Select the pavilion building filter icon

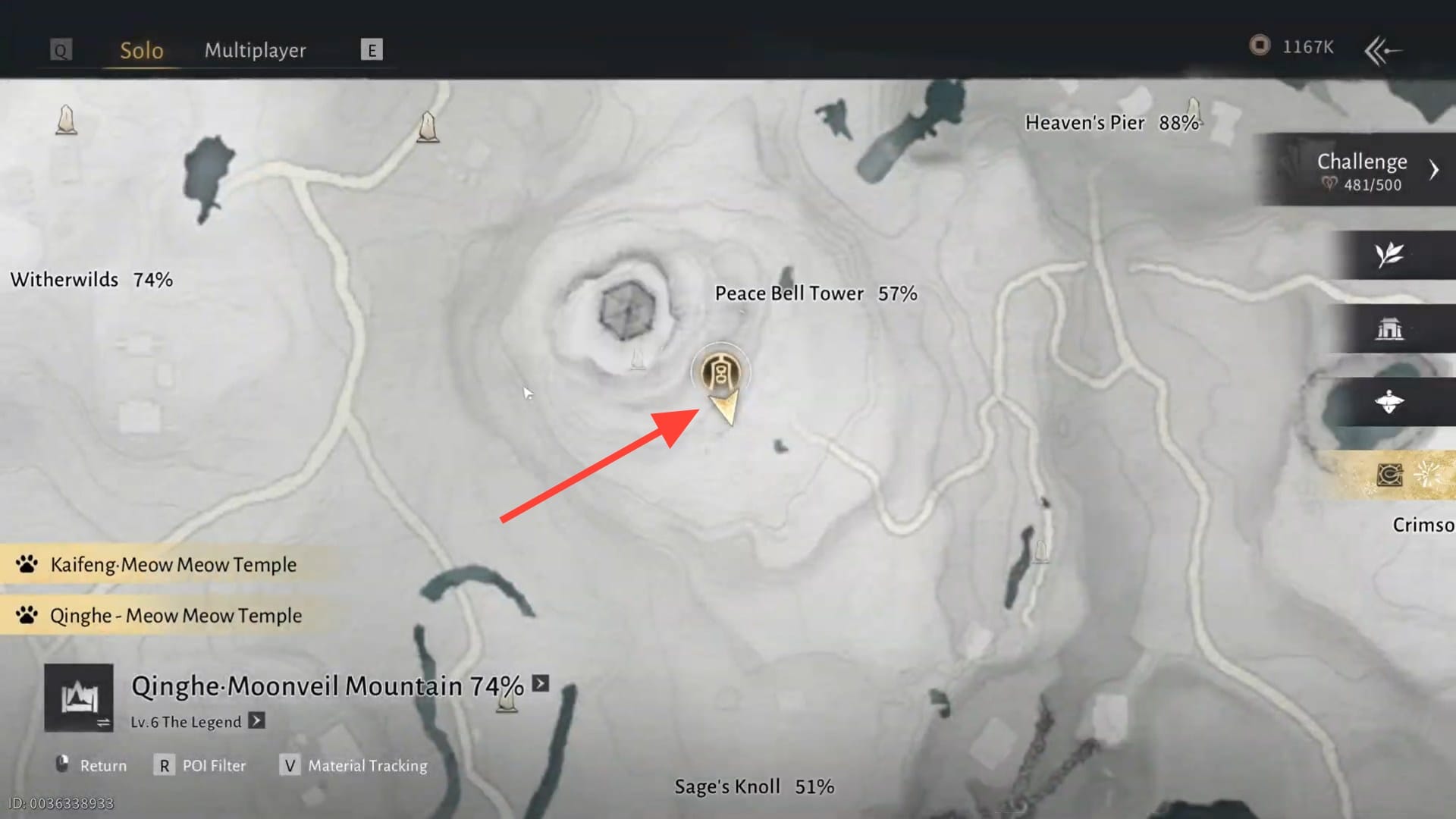coord(1389,329)
